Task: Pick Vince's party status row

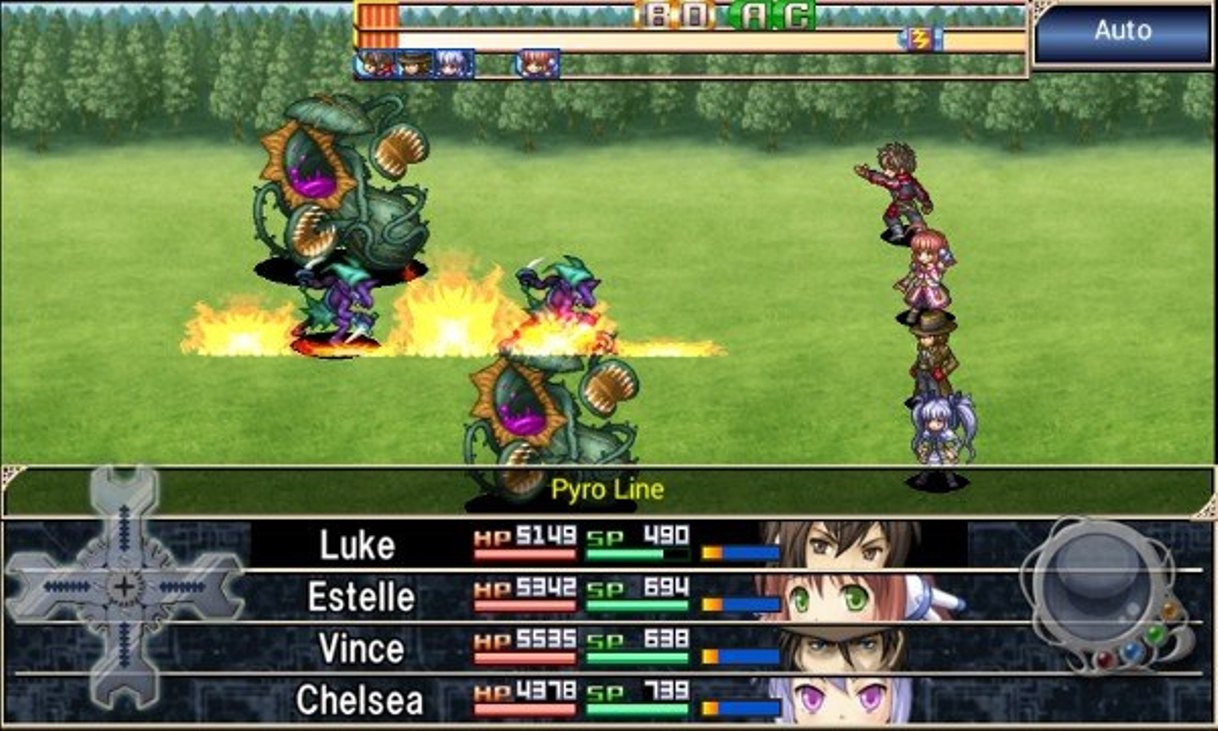Action: tap(600, 649)
